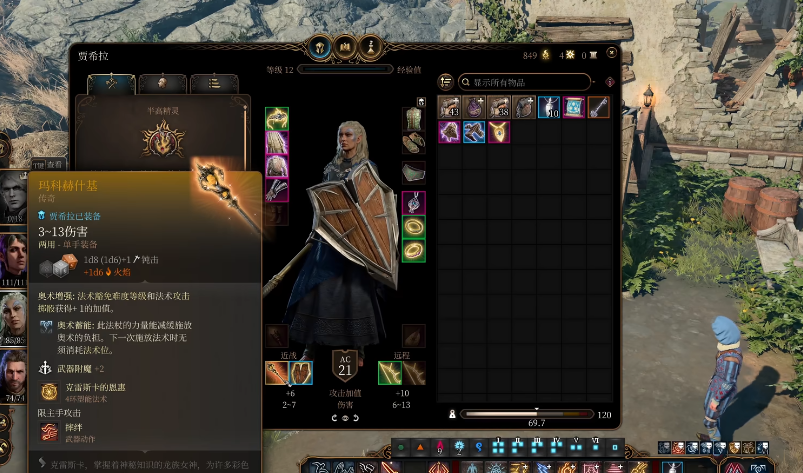The width and height of the screenshot is (803, 473).
Task: Select the equipped gloves slot
Action: 277,191
